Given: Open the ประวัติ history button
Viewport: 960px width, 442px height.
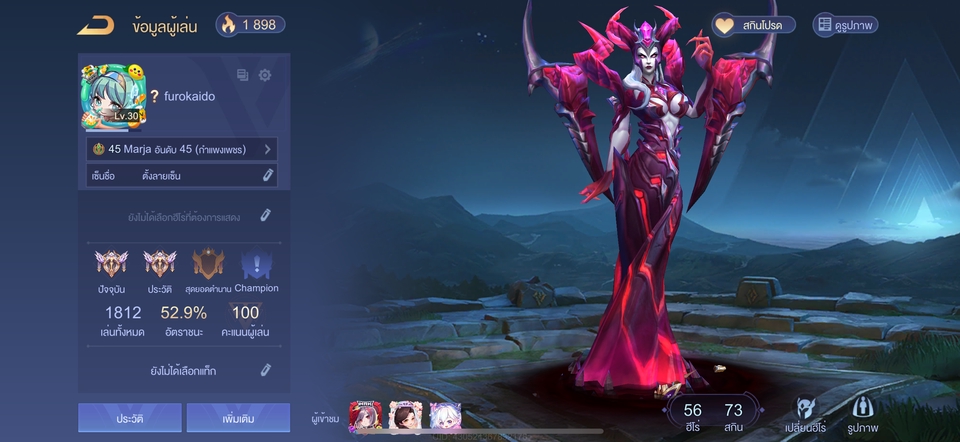Looking at the screenshot, I should coord(130,417).
